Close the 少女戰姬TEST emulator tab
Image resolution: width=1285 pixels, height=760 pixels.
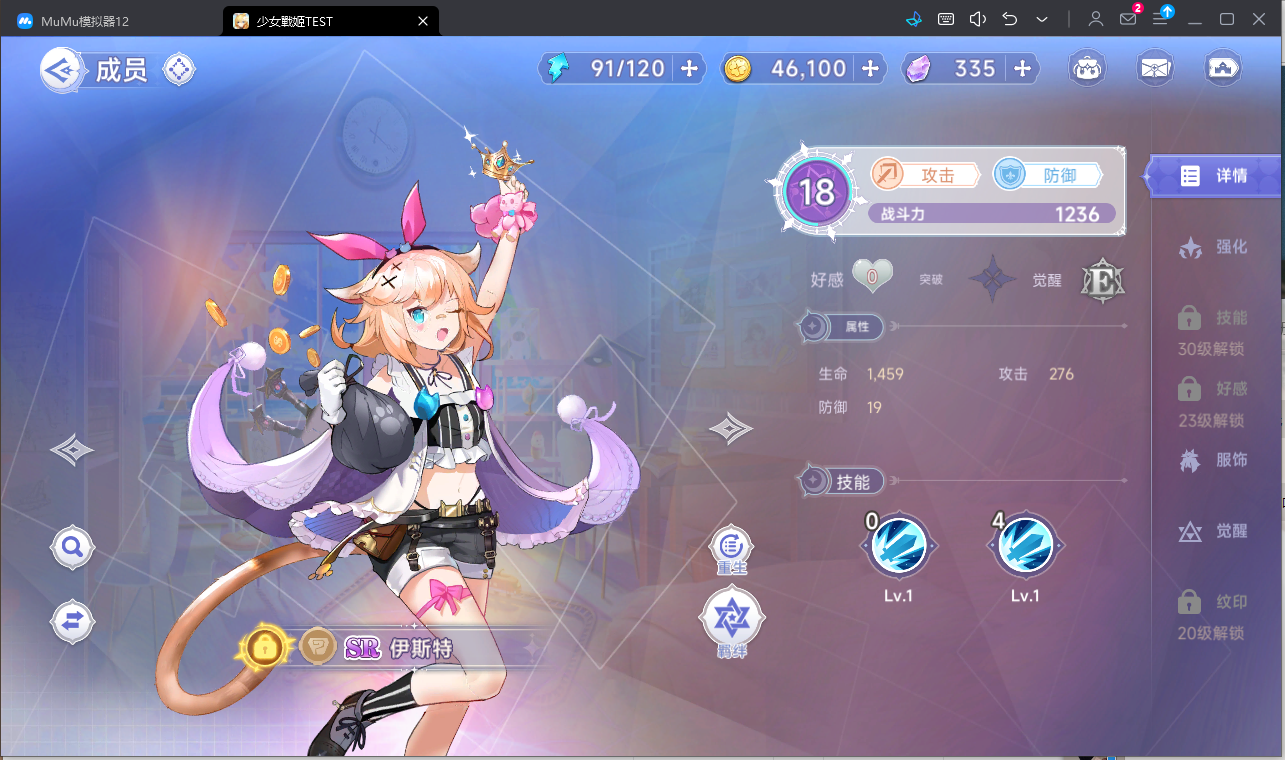tap(423, 21)
